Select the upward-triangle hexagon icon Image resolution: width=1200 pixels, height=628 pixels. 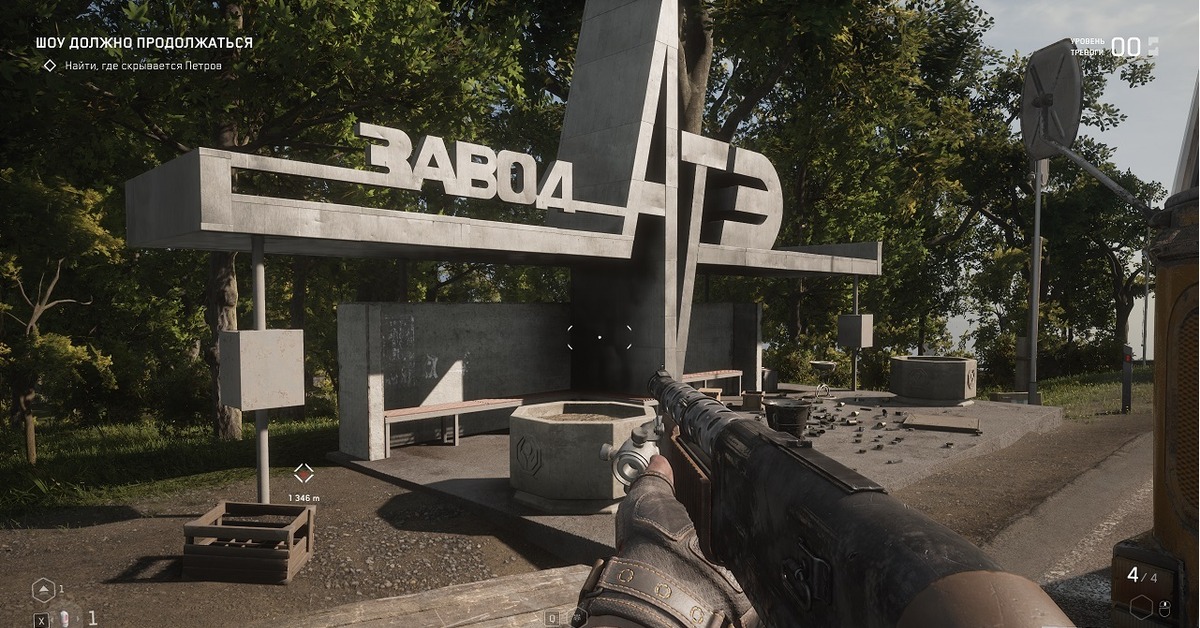pyautogui.click(x=43, y=590)
